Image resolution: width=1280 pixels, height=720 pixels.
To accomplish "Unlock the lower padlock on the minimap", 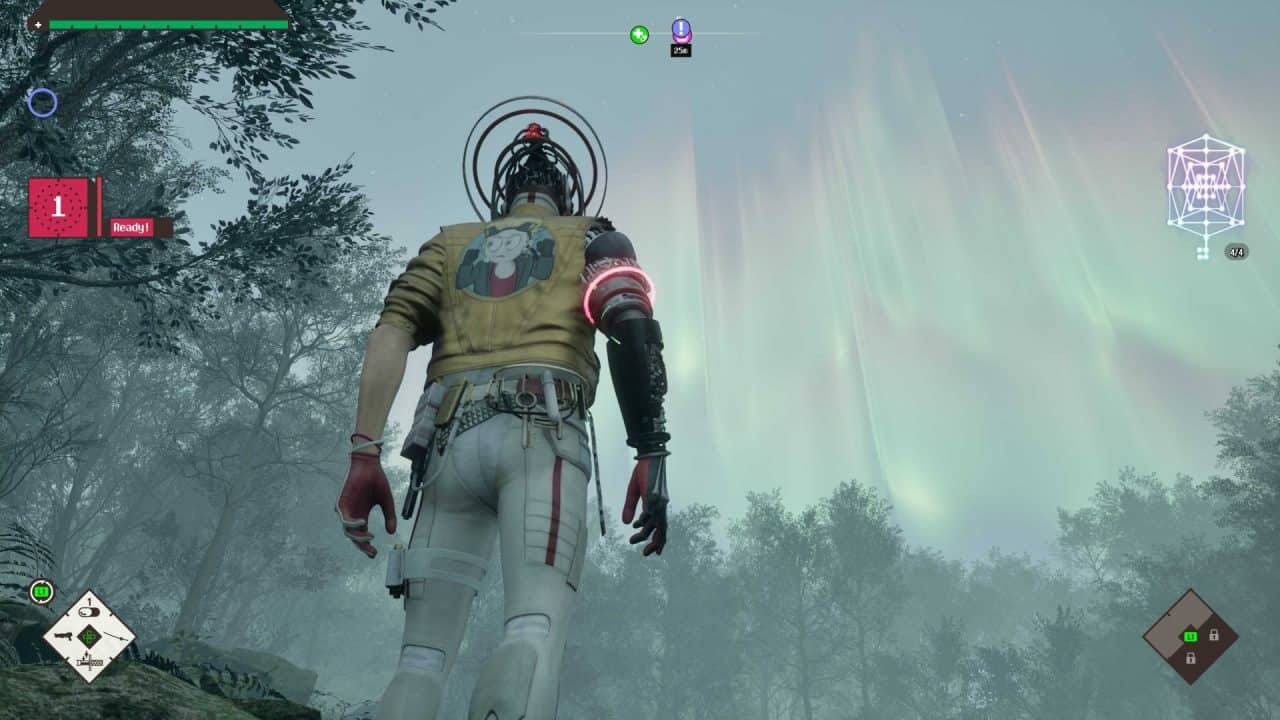I will [x=1191, y=658].
